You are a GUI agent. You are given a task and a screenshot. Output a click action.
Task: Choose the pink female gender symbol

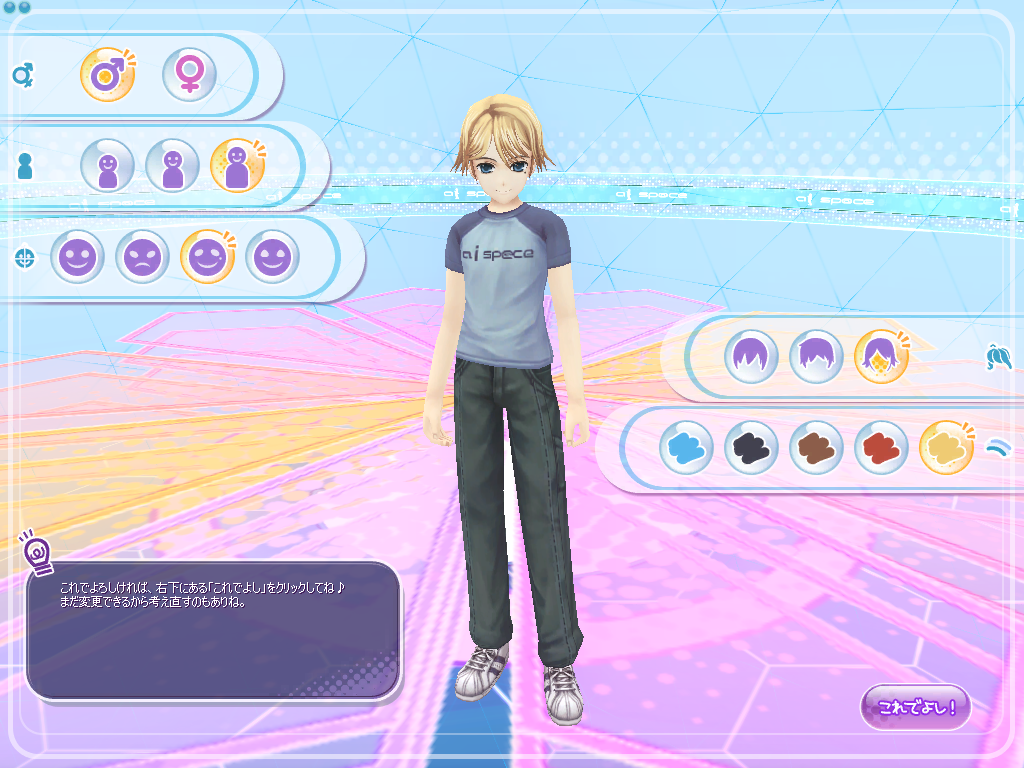coord(189,75)
